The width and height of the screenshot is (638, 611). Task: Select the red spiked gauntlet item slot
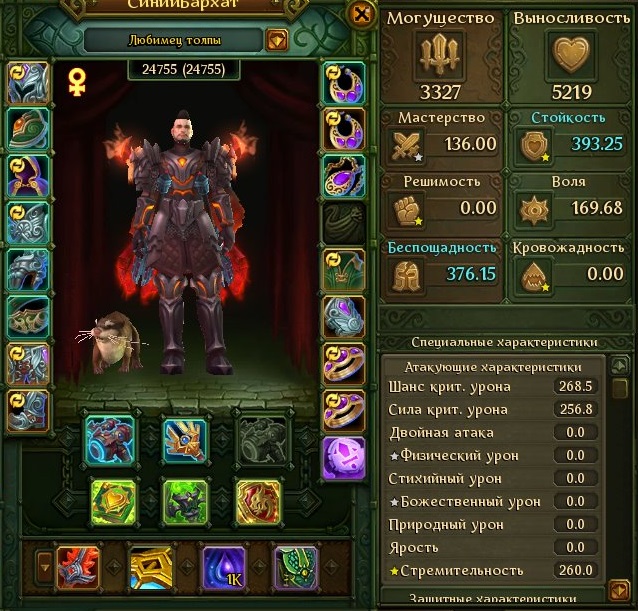coord(76,567)
